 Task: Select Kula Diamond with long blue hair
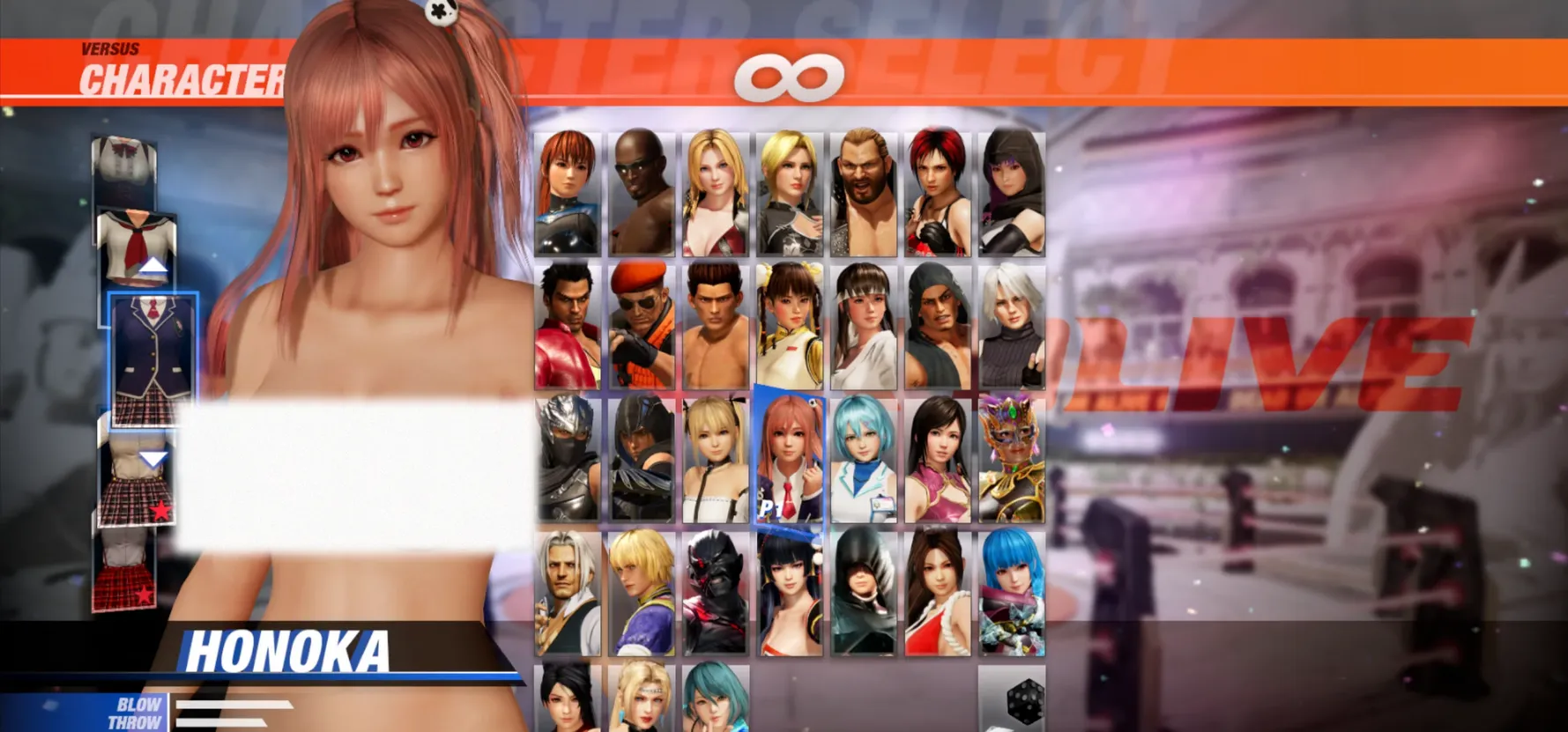(1011, 592)
